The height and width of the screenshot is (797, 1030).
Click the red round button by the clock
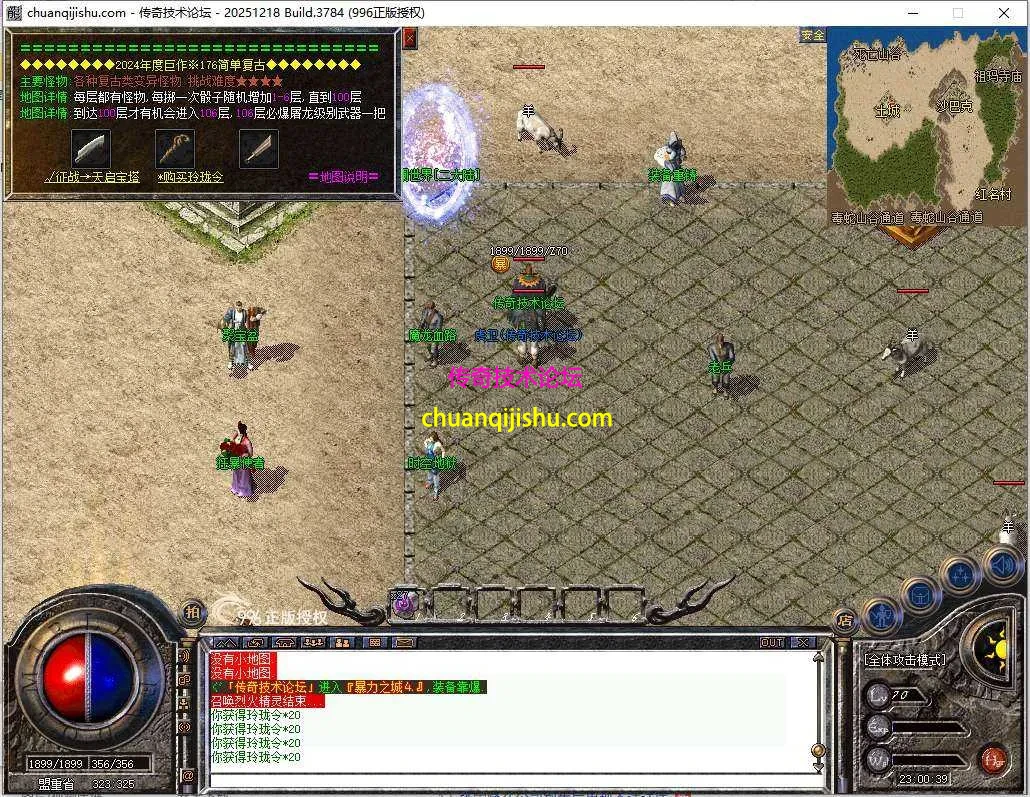[992, 759]
